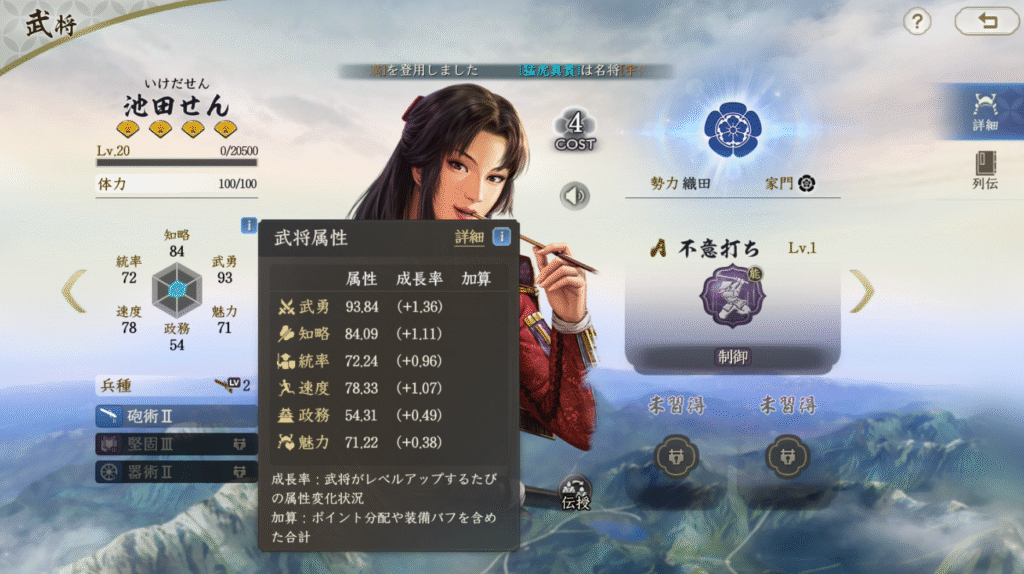The width and height of the screenshot is (1024, 574).
Task: Show the next general with right arrow
Action: point(861,291)
